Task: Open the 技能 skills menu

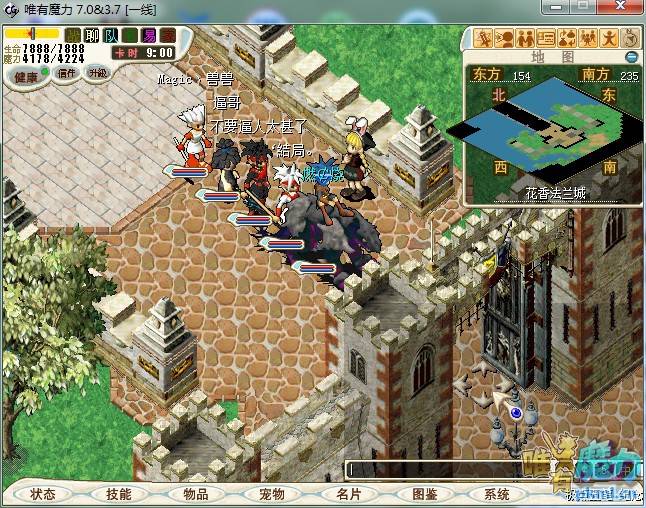Action: coord(118,494)
